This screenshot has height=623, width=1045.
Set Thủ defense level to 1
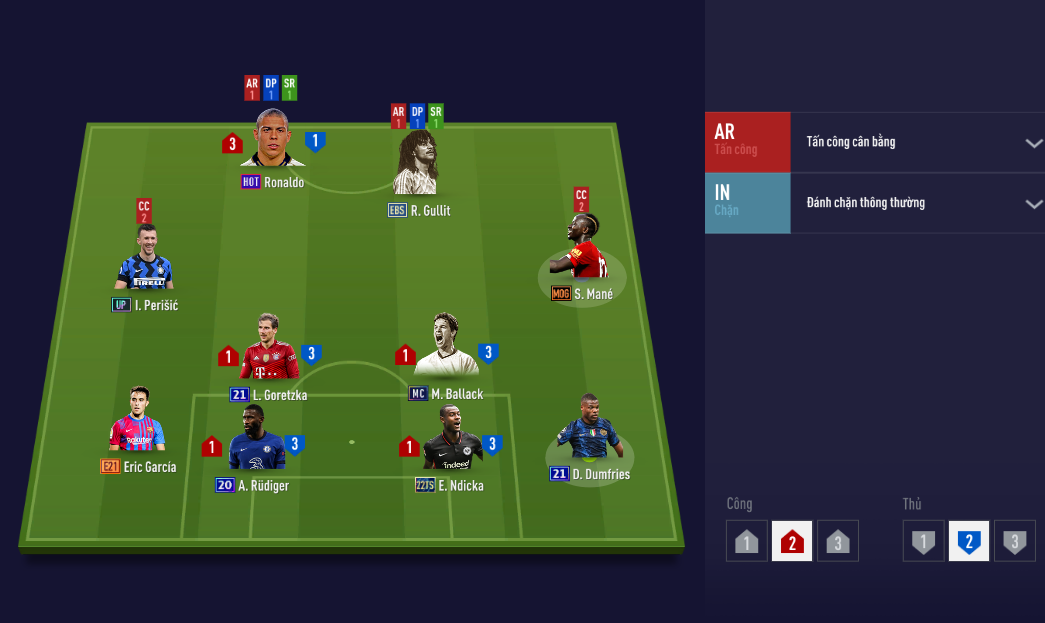point(923,542)
